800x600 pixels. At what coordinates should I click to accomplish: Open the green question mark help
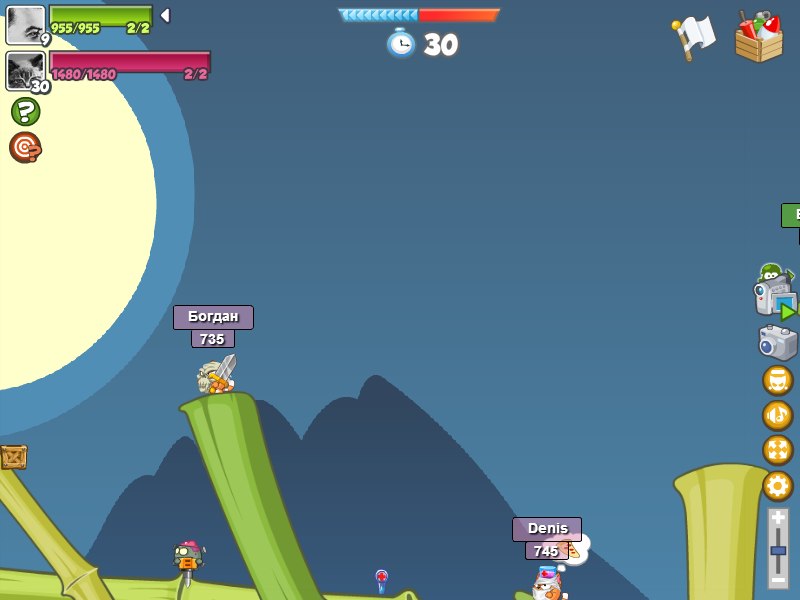25,111
